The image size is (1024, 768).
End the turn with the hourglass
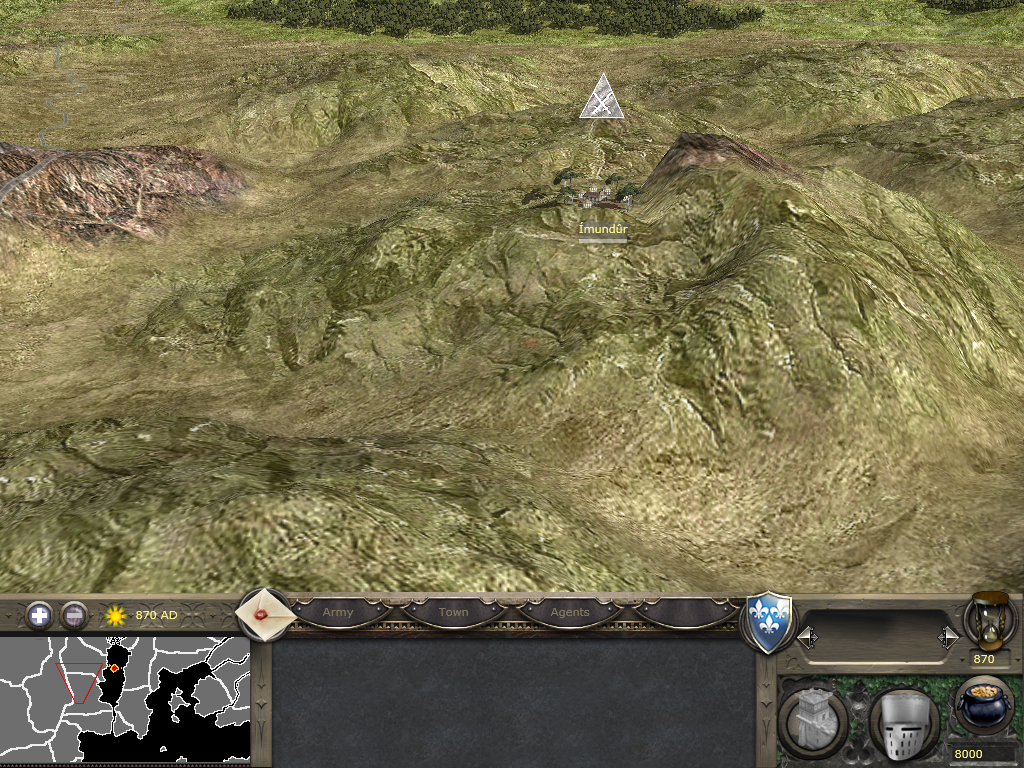point(985,619)
